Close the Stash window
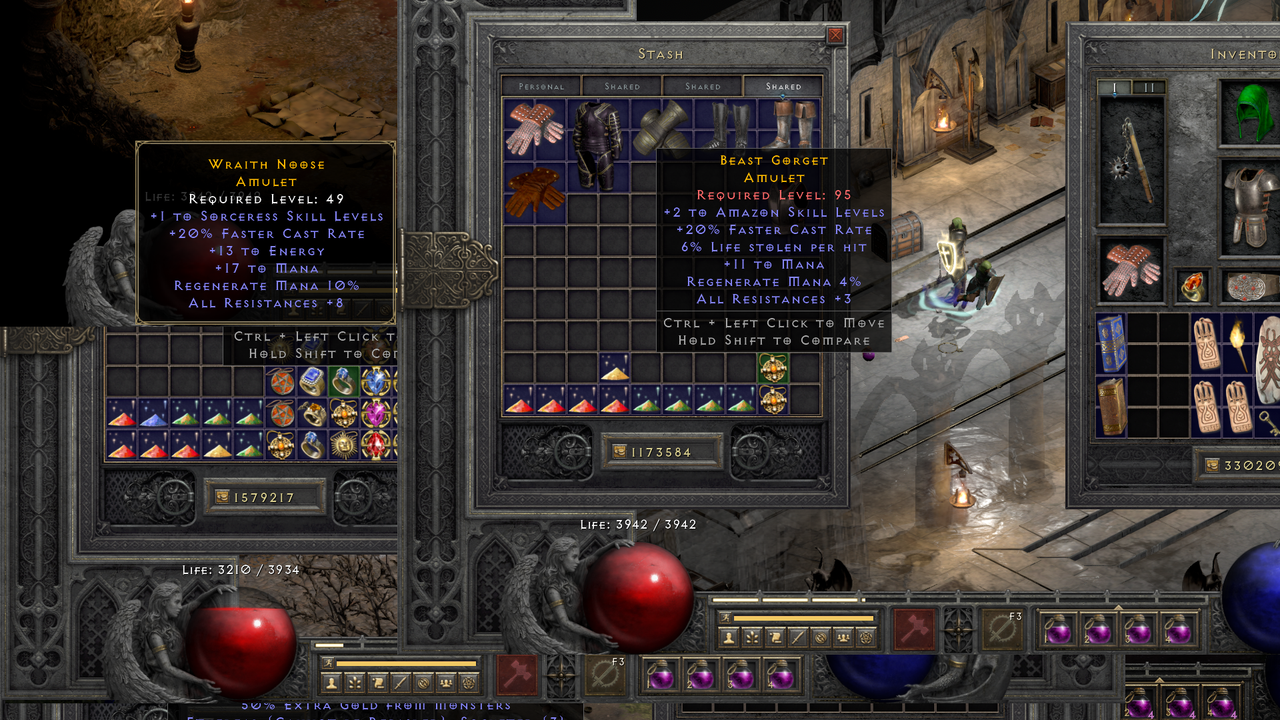 (835, 36)
